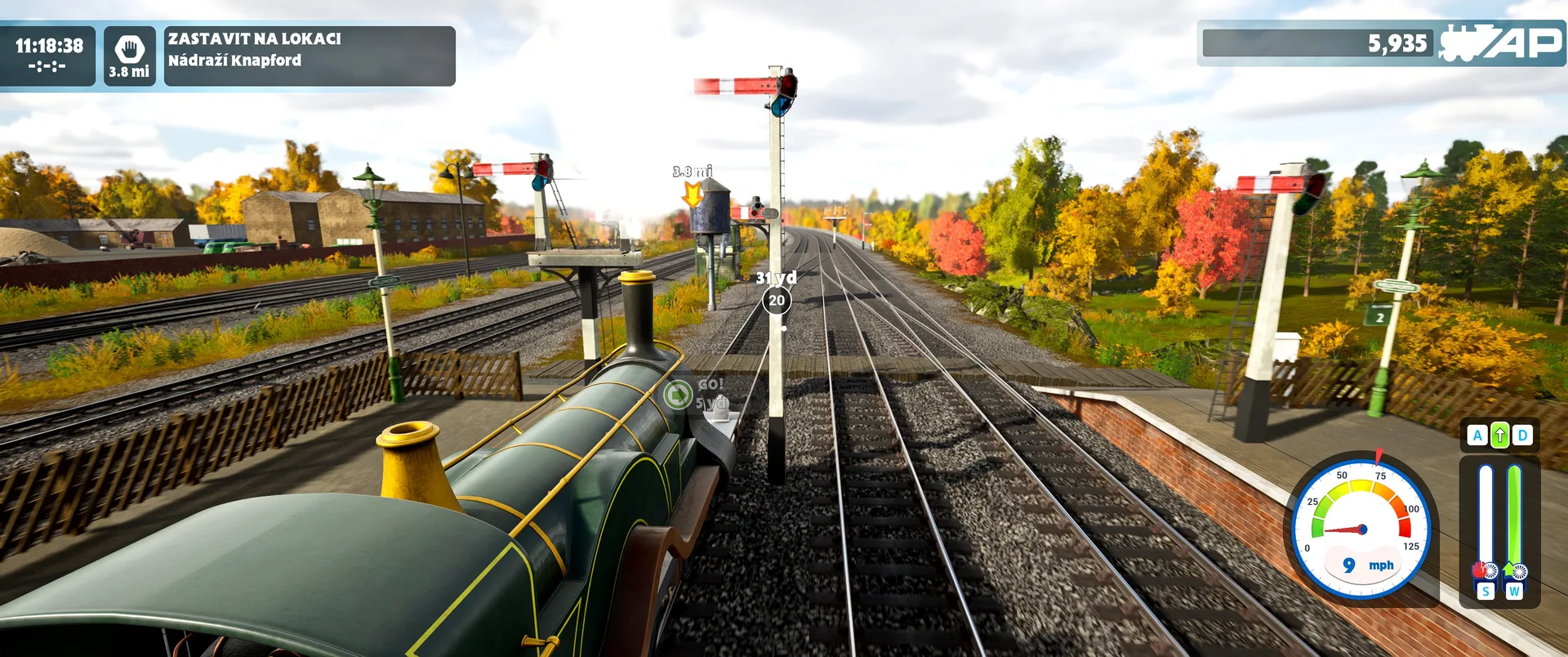Open the Nádraží Knapford objective tracker
The height and width of the screenshot is (657, 1568).
tap(310, 56)
